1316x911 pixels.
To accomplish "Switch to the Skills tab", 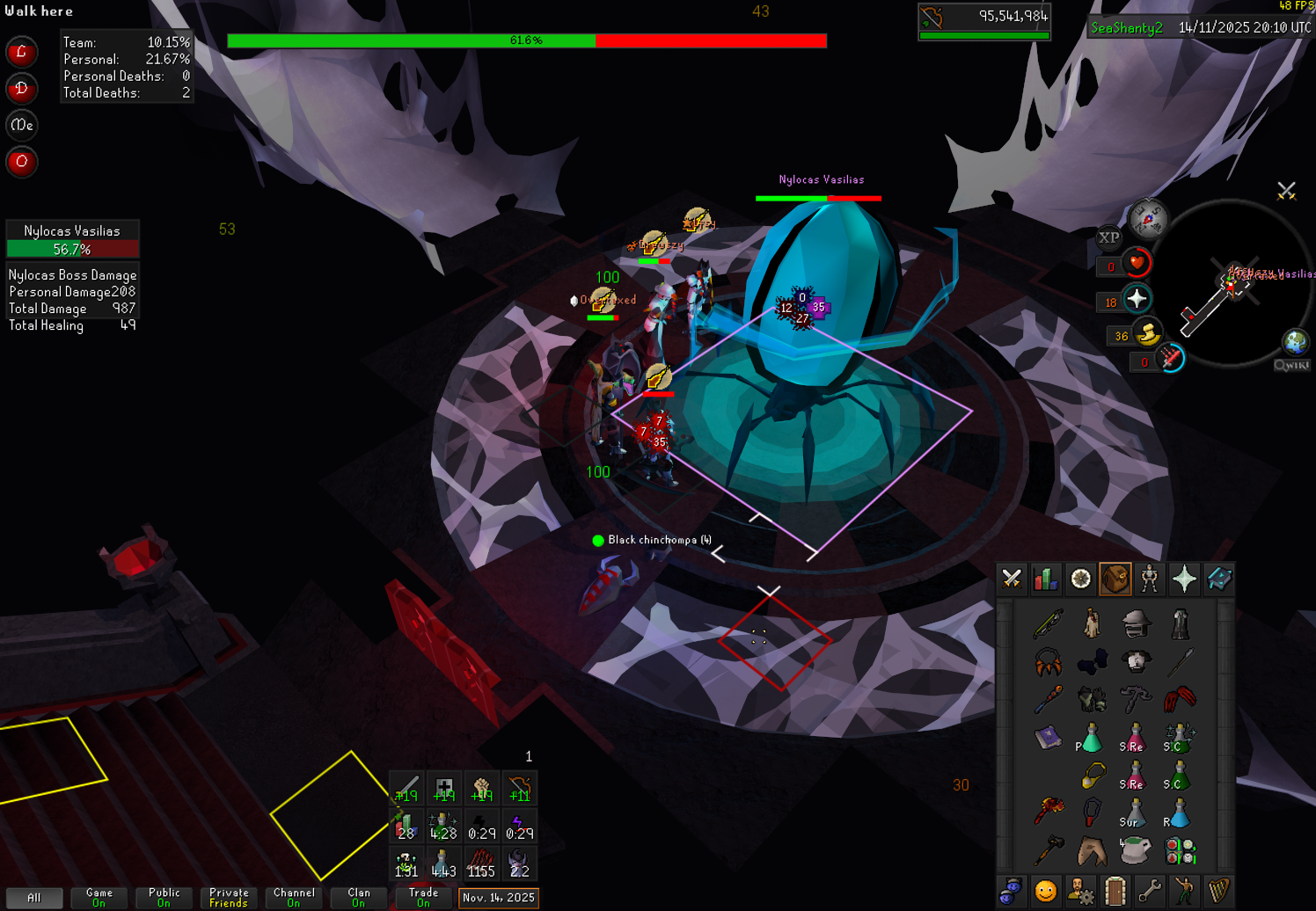I will click(x=1046, y=579).
